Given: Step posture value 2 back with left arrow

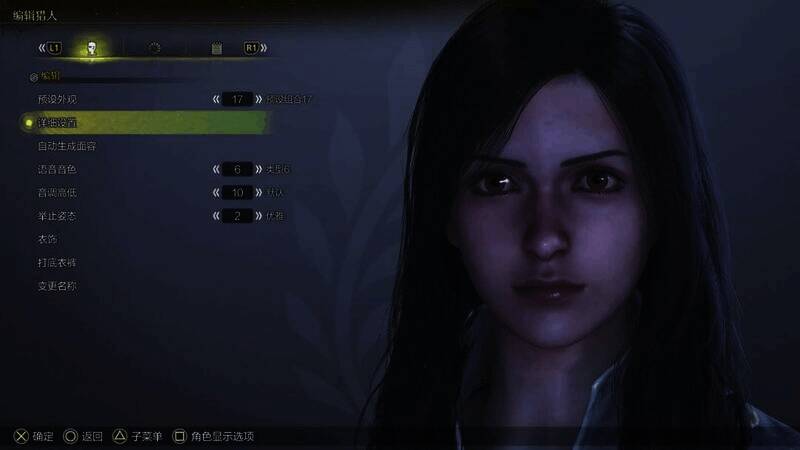Looking at the screenshot, I should point(216,215).
